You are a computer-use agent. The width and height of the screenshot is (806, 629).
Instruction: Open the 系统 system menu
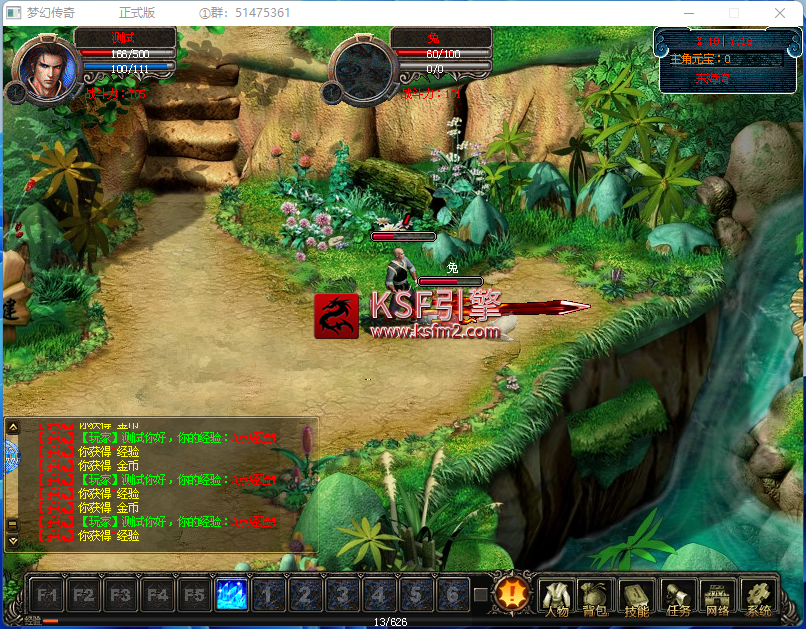(x=759, y=597)
